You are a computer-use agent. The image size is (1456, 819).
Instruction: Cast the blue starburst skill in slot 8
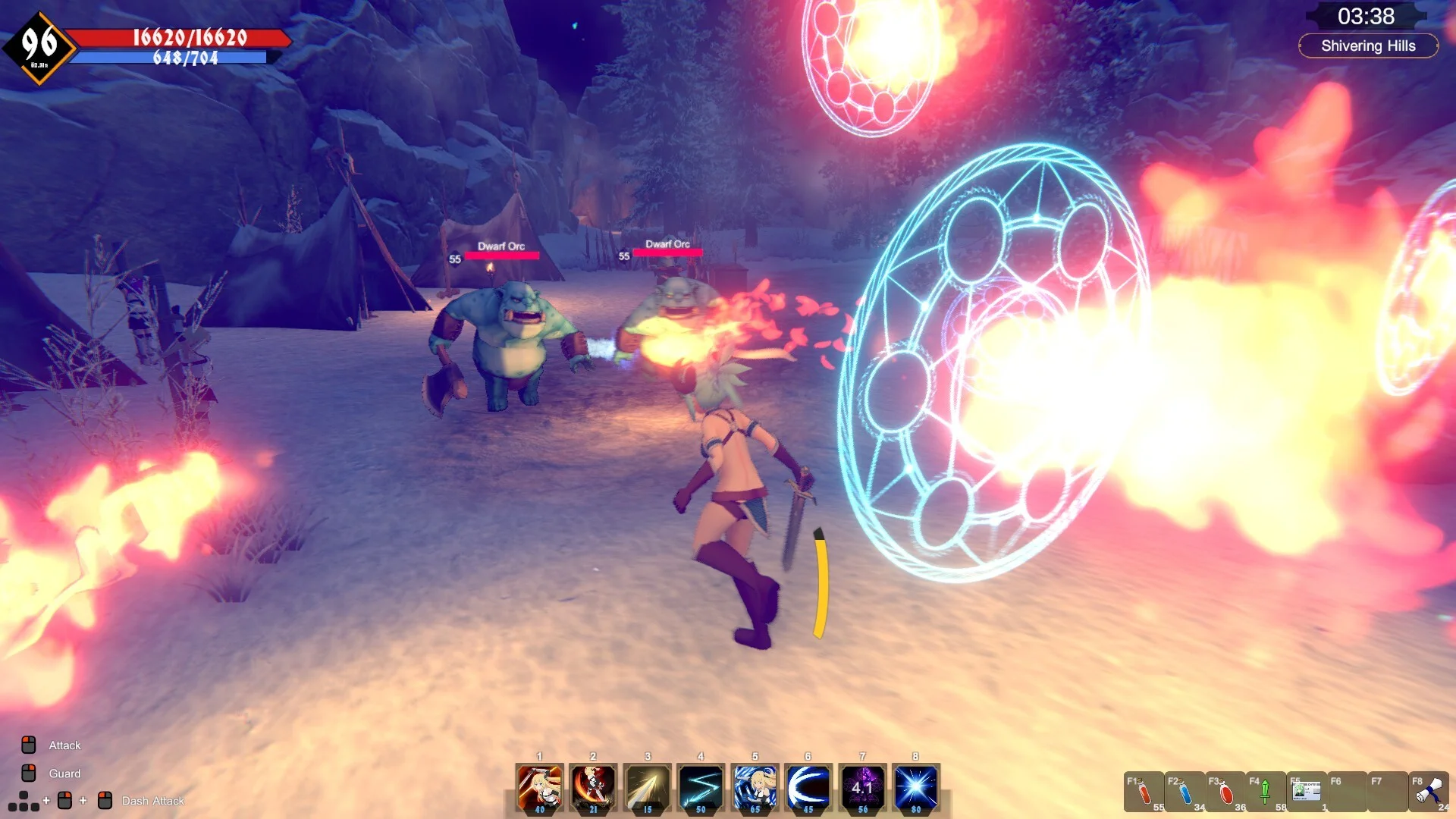(x=916, y=787)
